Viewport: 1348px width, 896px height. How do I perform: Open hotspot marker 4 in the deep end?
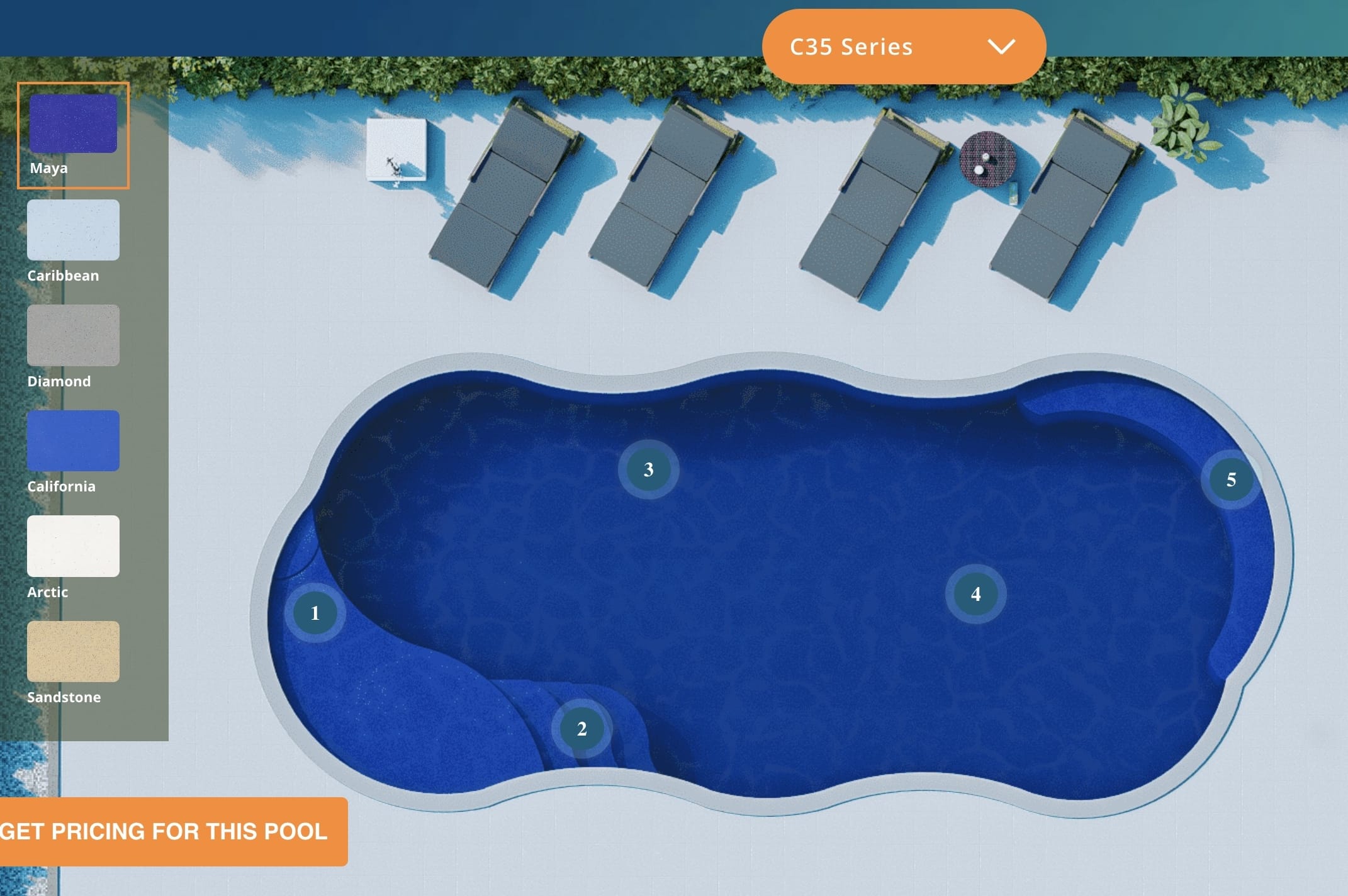[975, 592]
